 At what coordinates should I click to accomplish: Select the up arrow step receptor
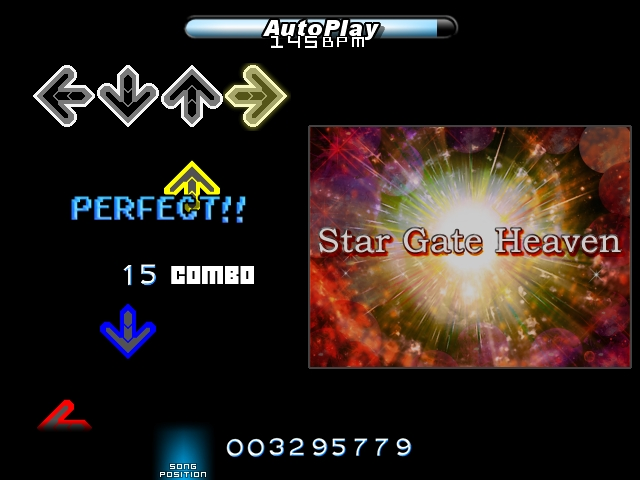(192, 96)
